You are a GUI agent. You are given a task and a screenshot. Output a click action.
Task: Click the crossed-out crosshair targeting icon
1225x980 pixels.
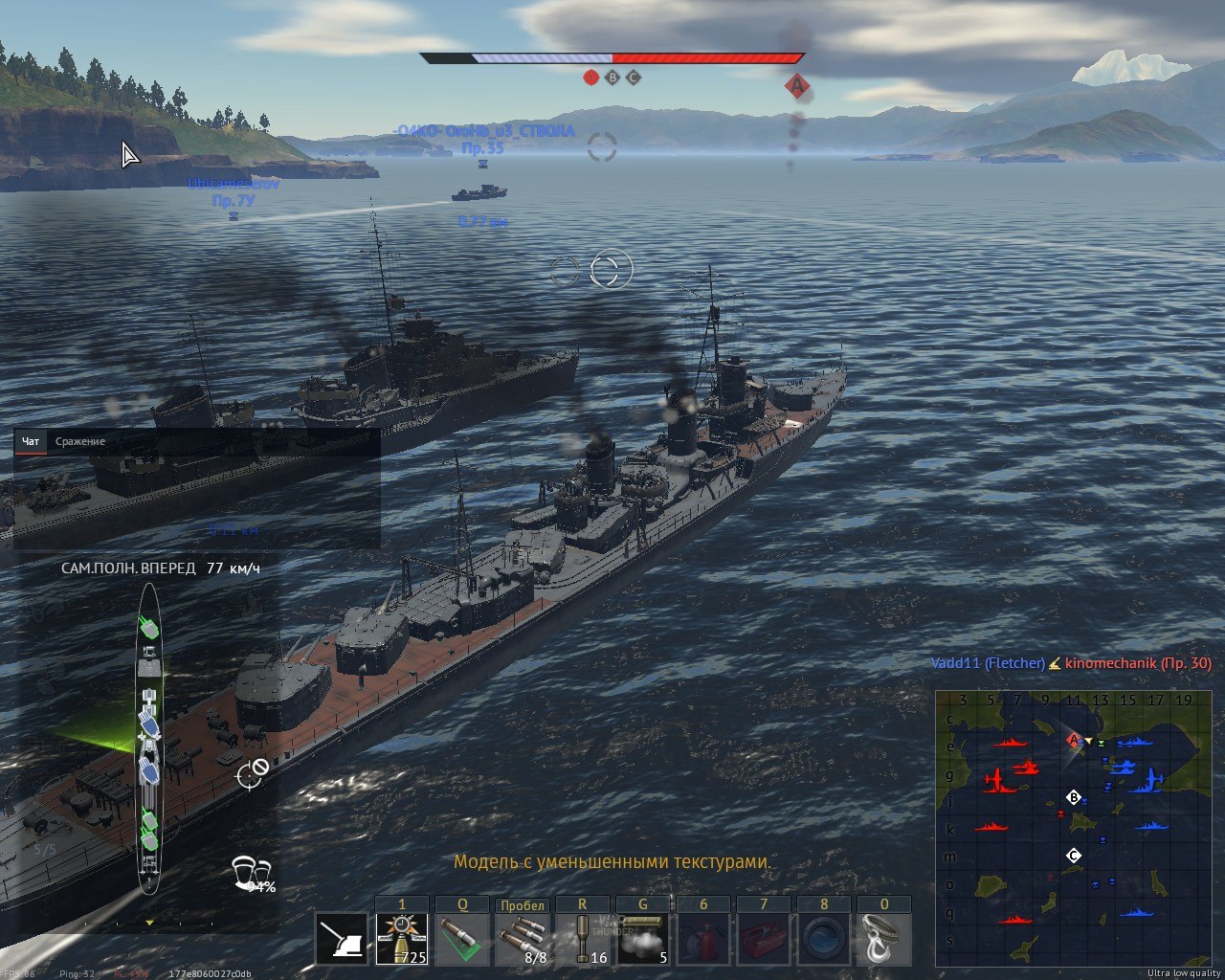point(251,772)
